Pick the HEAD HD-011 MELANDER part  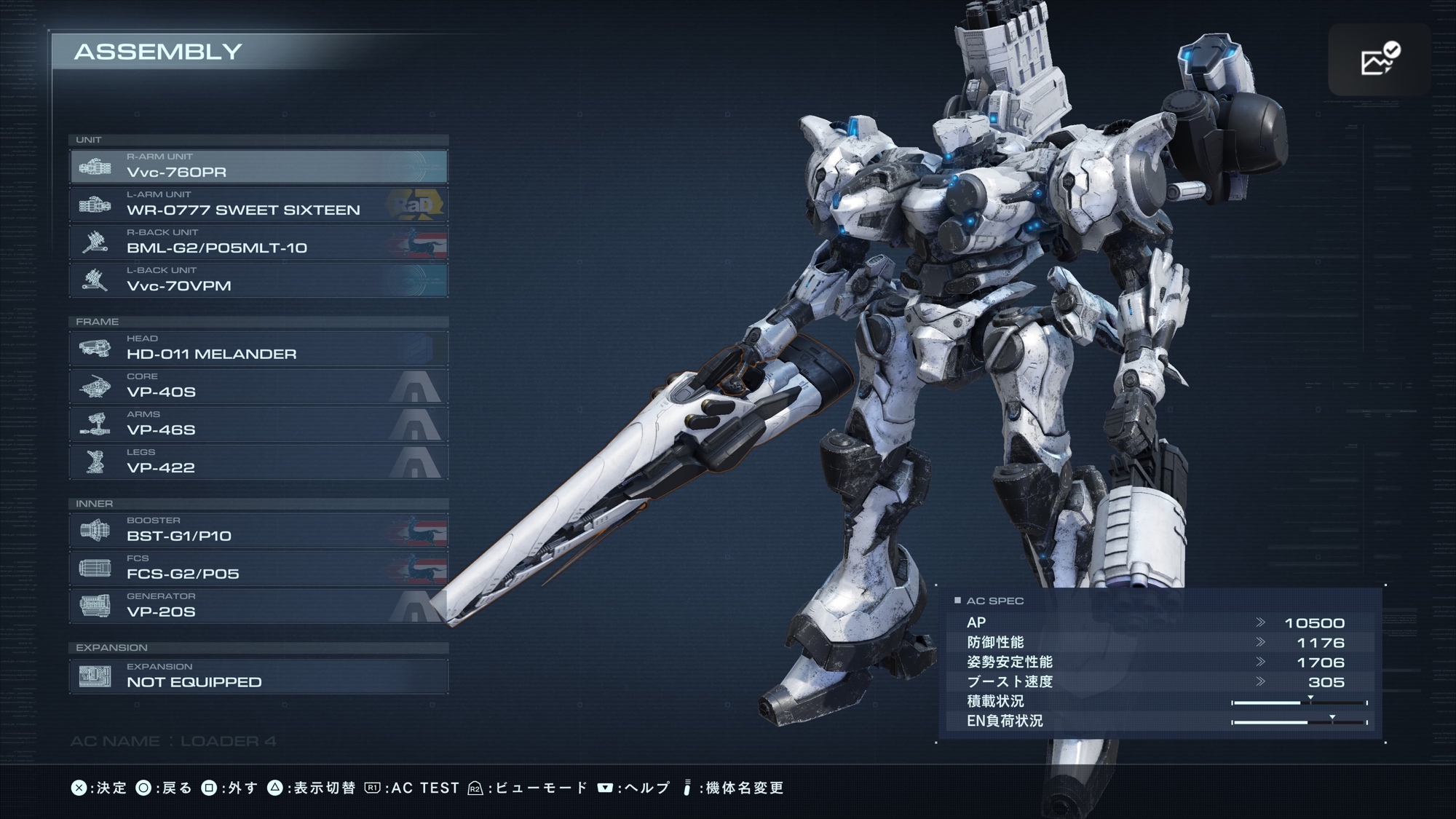tap(258, 349)
